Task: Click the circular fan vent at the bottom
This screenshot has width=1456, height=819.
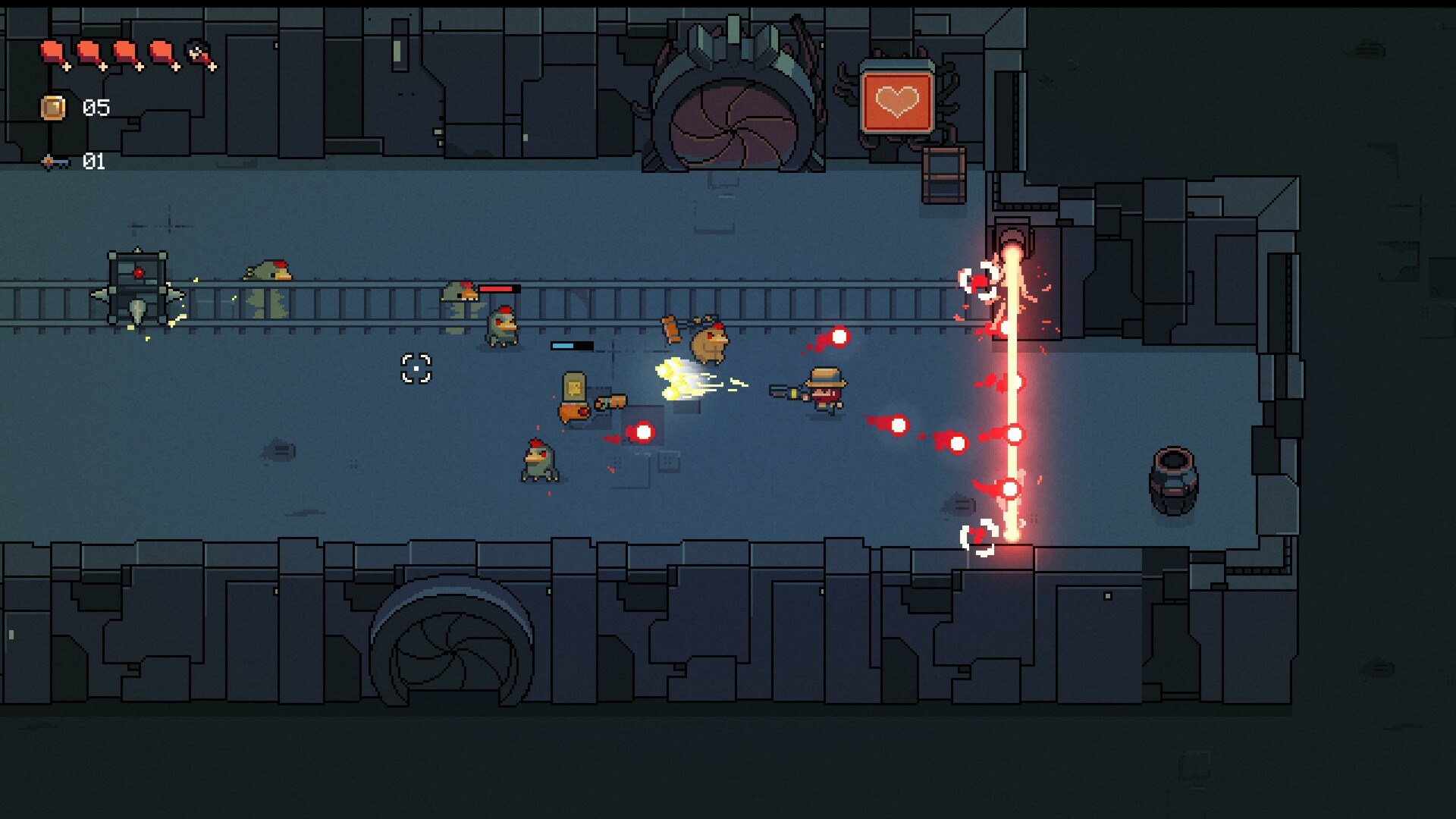Action: [449, 652]
